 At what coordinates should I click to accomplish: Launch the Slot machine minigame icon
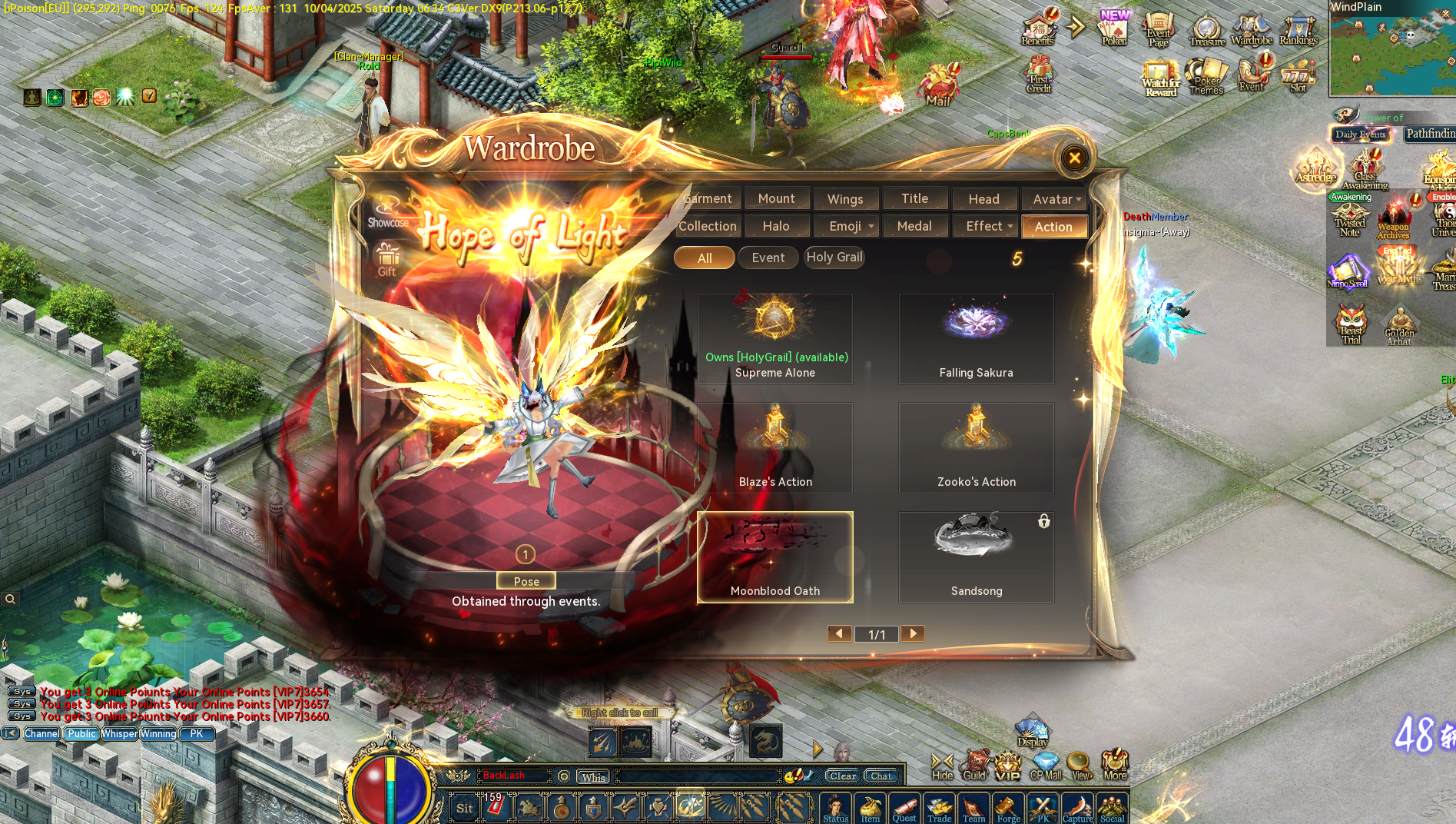click(1298, 77)
